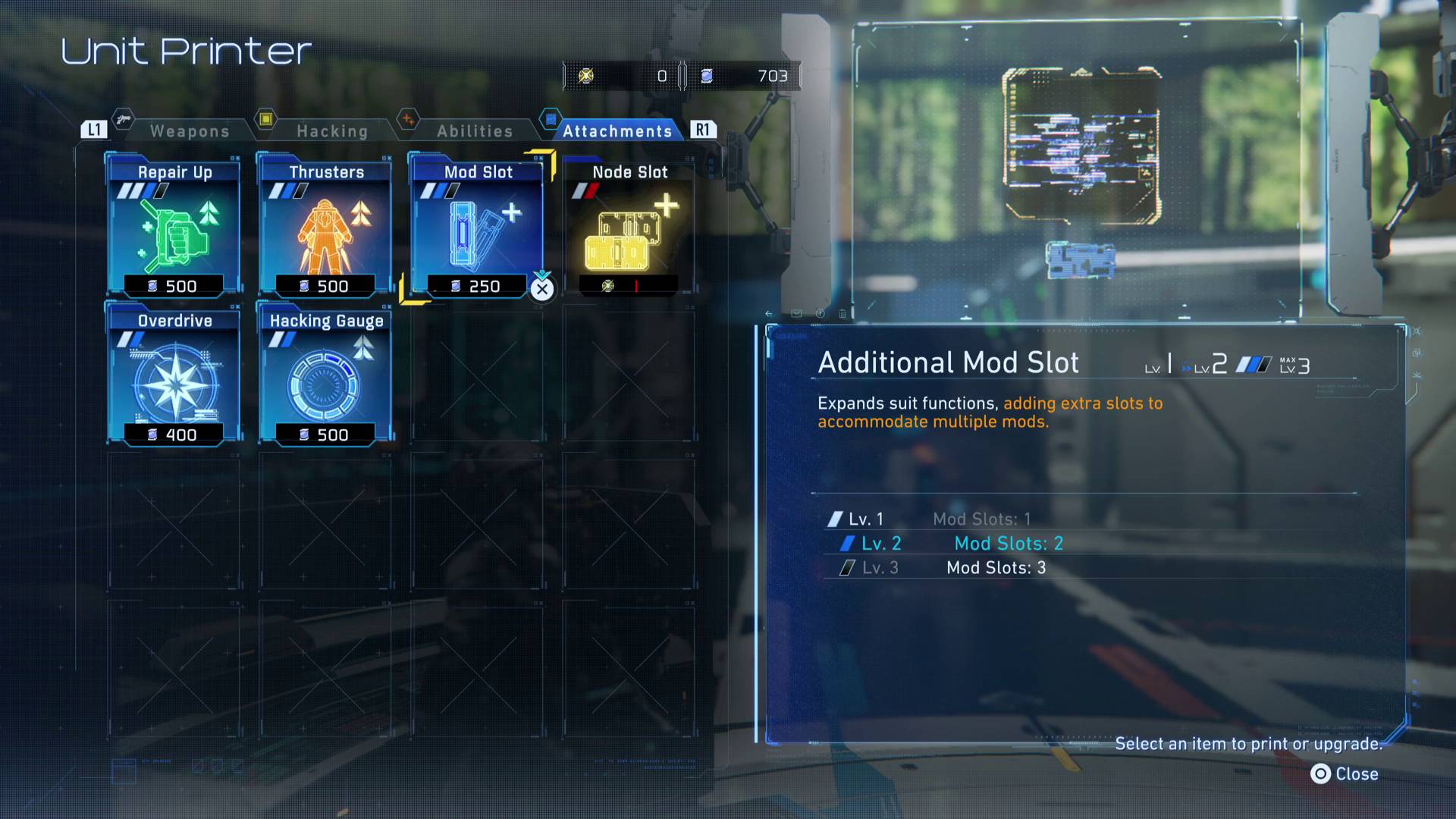Image resolution: width=1456 pixels, height=819 pixels.
Task: Click the trash icon below the hologram display
Action: (x=842, y=313)
